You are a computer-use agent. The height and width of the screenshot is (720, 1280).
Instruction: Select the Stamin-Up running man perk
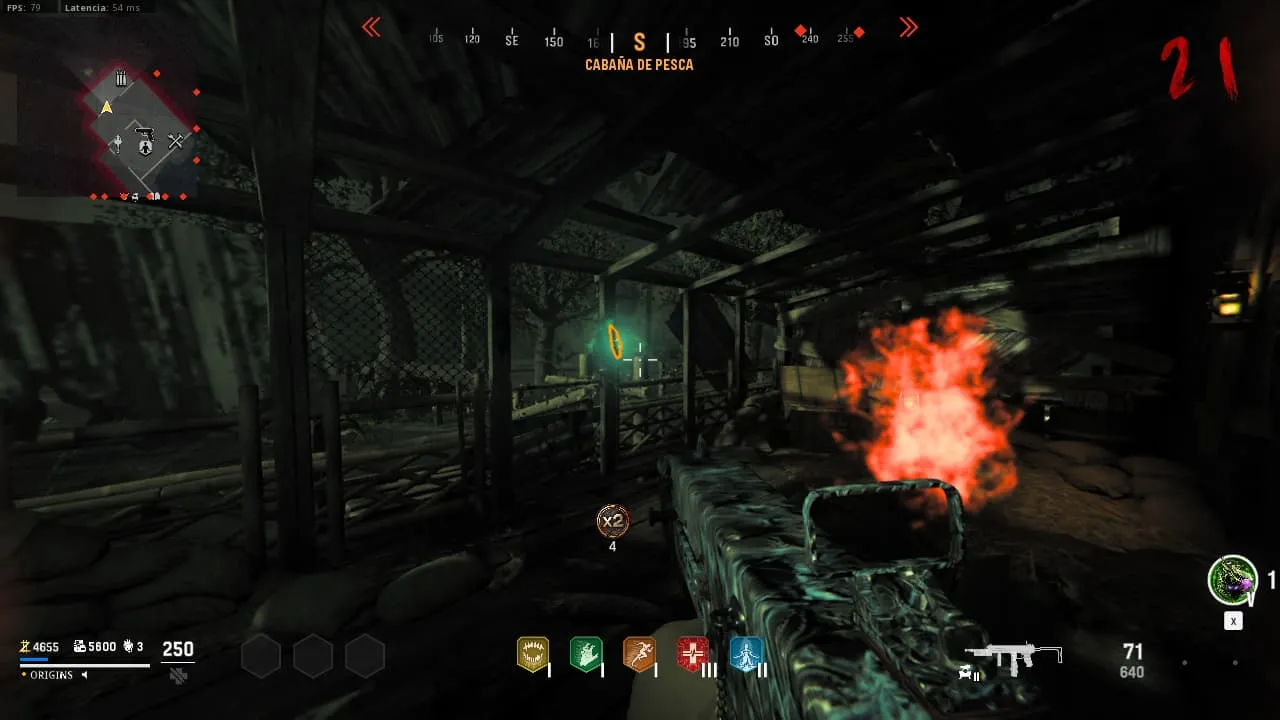(639, 654)
